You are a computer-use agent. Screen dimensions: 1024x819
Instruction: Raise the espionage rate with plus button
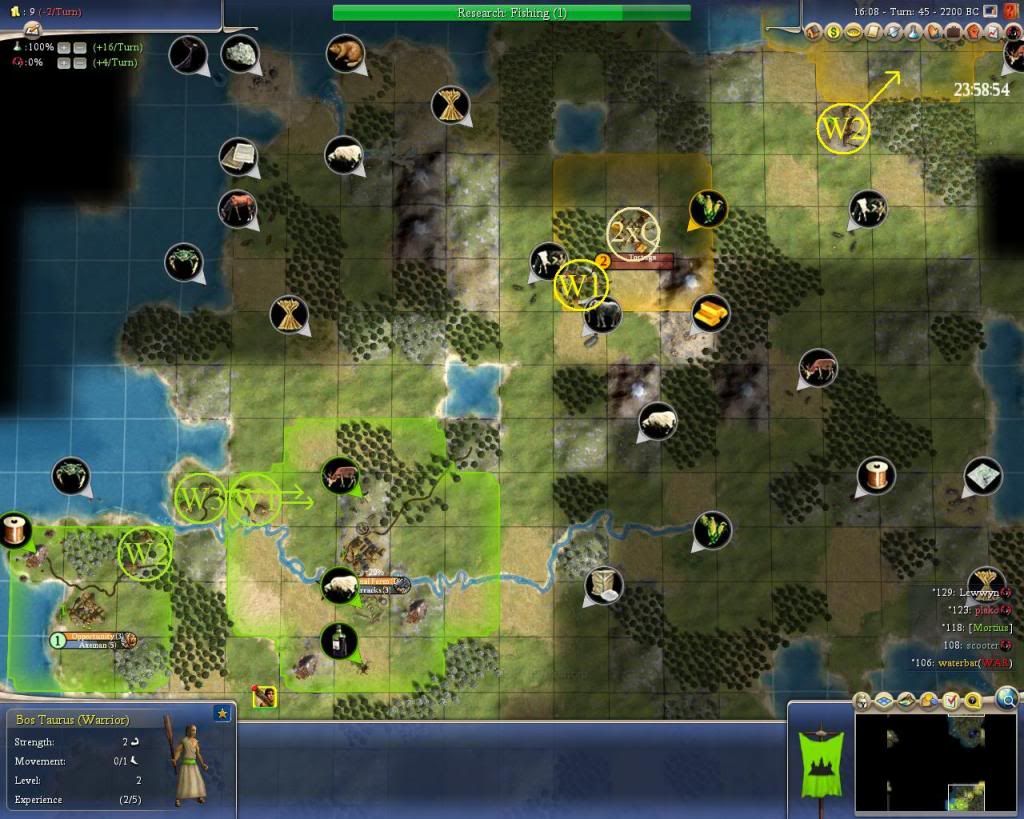[63, 62]
